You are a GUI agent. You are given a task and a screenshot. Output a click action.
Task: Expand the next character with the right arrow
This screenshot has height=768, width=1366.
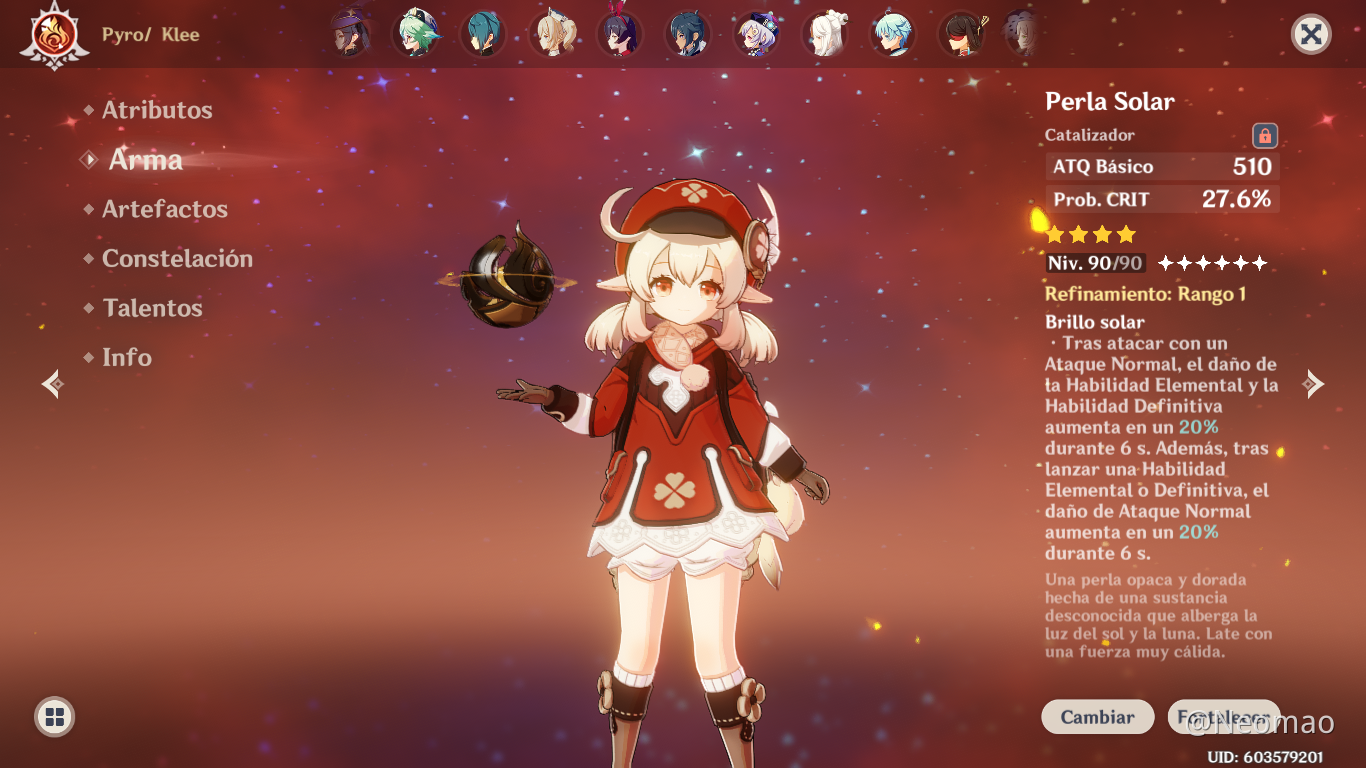coord(1314,382)
